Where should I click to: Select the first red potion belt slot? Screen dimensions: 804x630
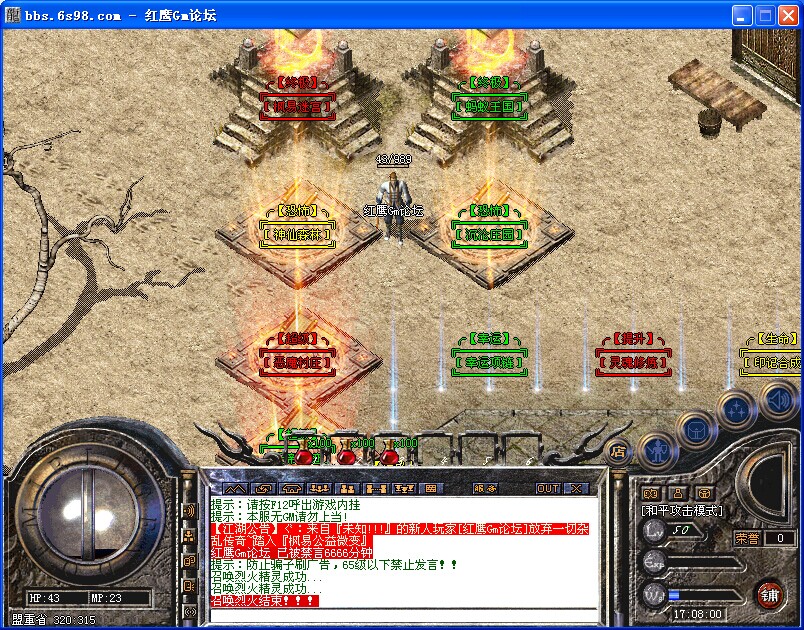point(303,457)
